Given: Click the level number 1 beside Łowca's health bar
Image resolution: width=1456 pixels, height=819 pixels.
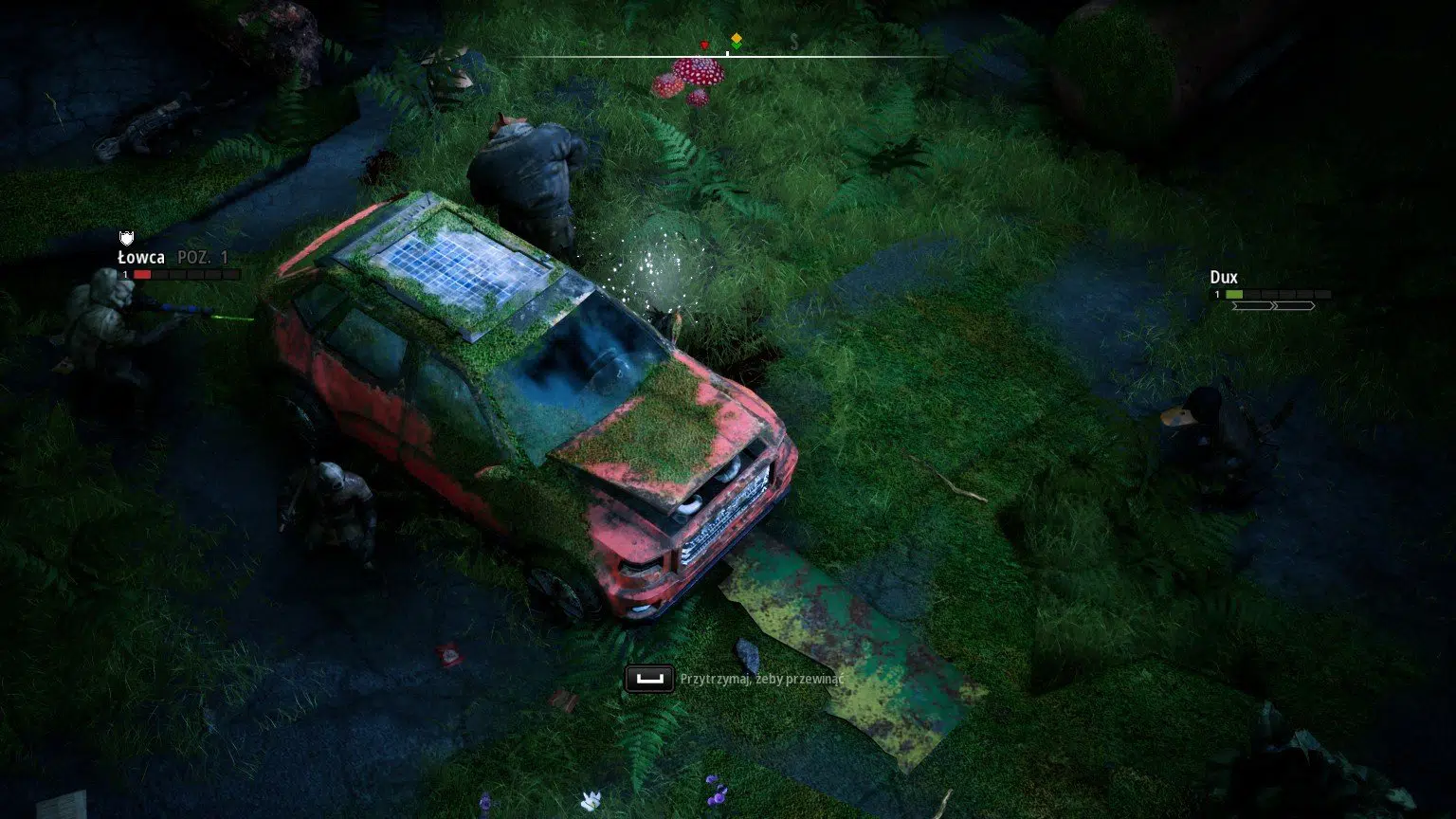Looking at the screenshot, I should [x=123, y=273].
